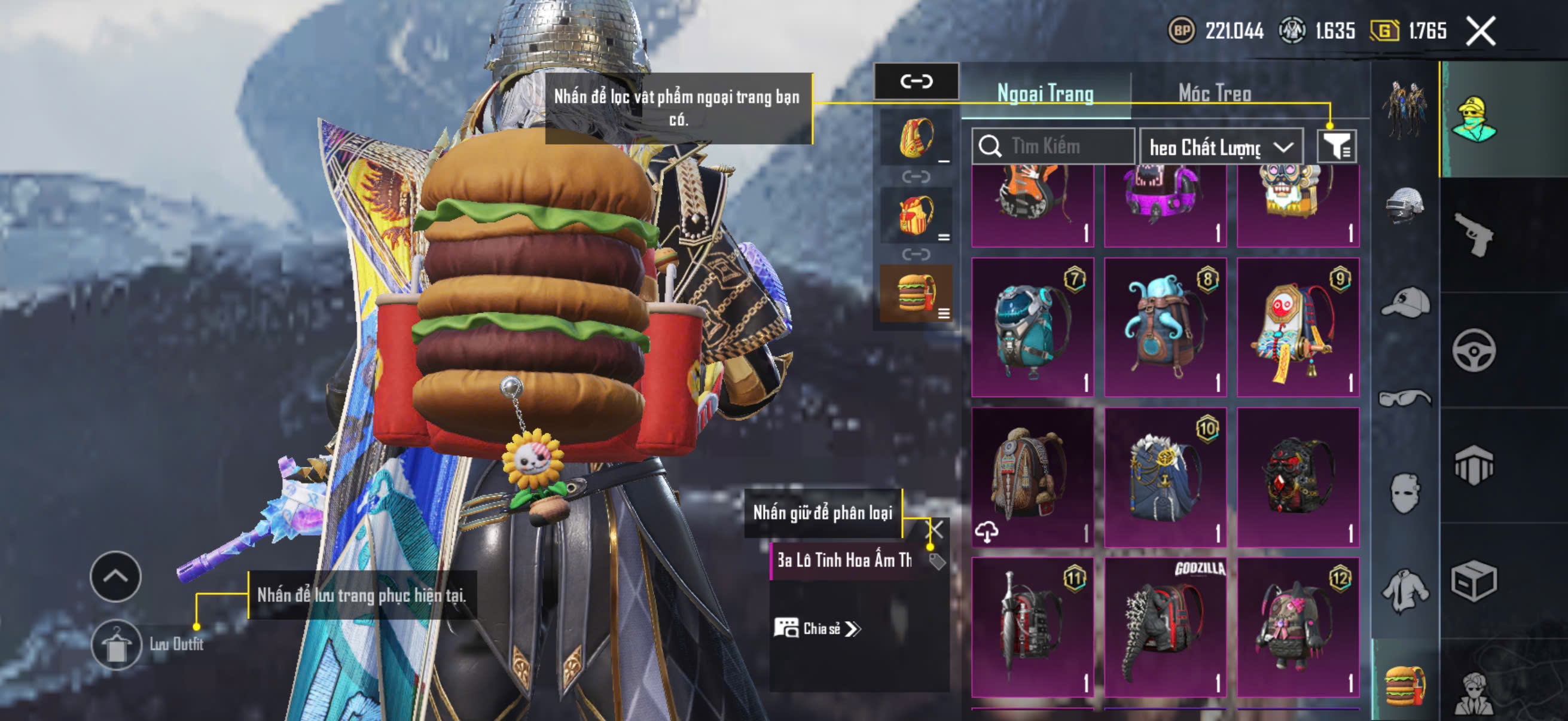Select the Ngoại Trang tab
1568x721 pixels.
1045,94
